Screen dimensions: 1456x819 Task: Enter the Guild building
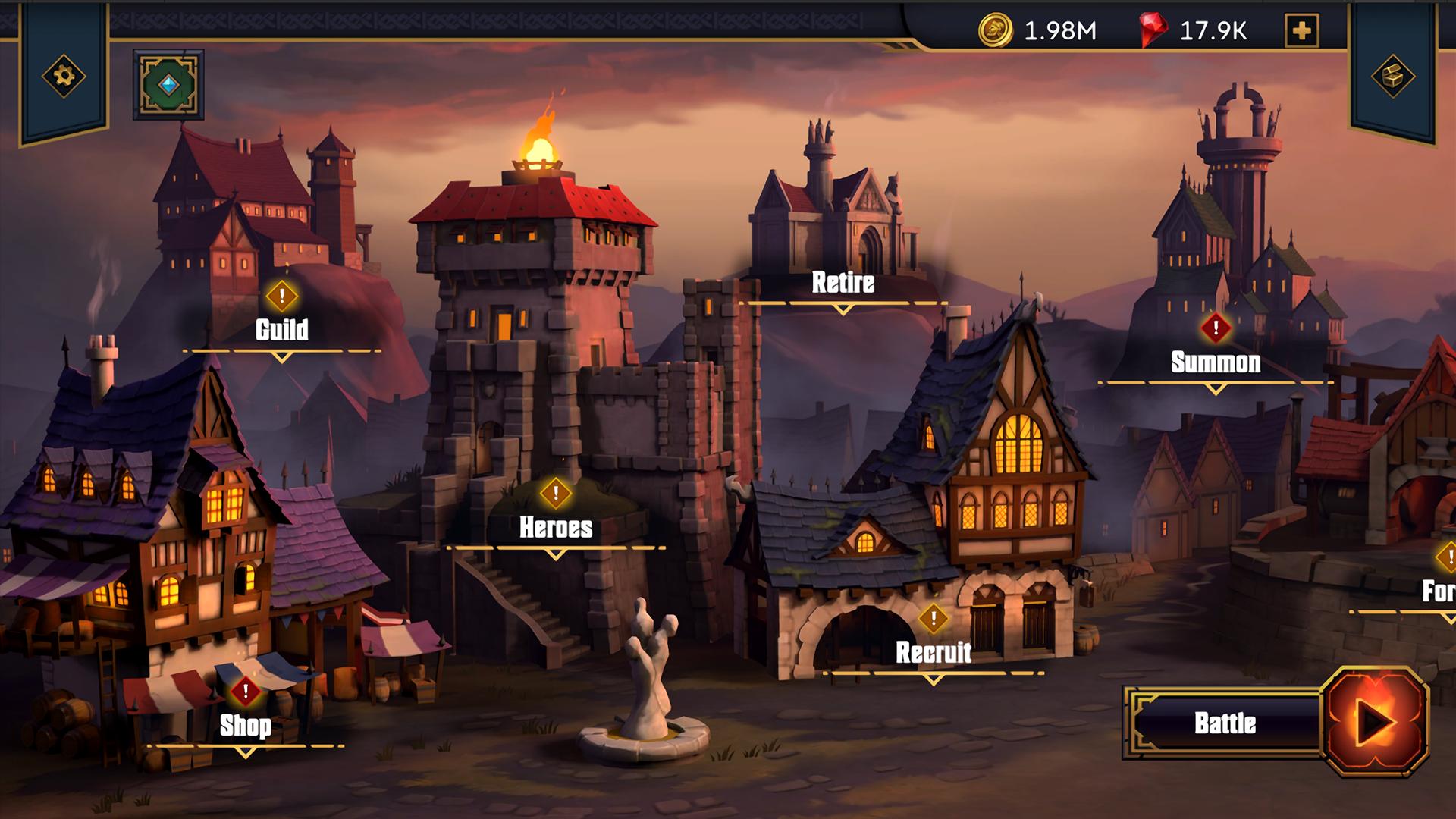tap(281, 330)
